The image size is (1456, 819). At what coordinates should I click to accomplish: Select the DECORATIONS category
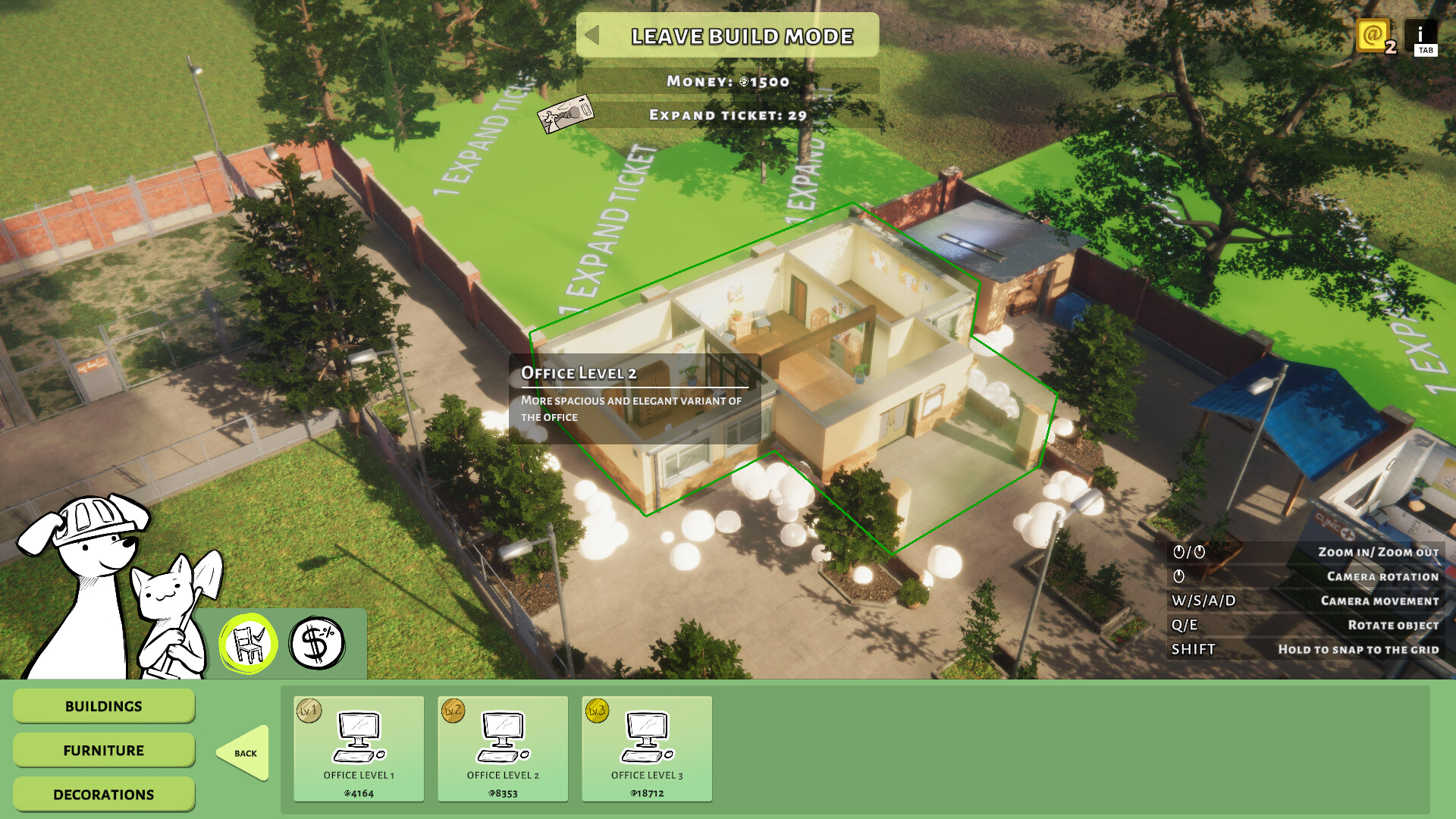click(x=103, y=794)
